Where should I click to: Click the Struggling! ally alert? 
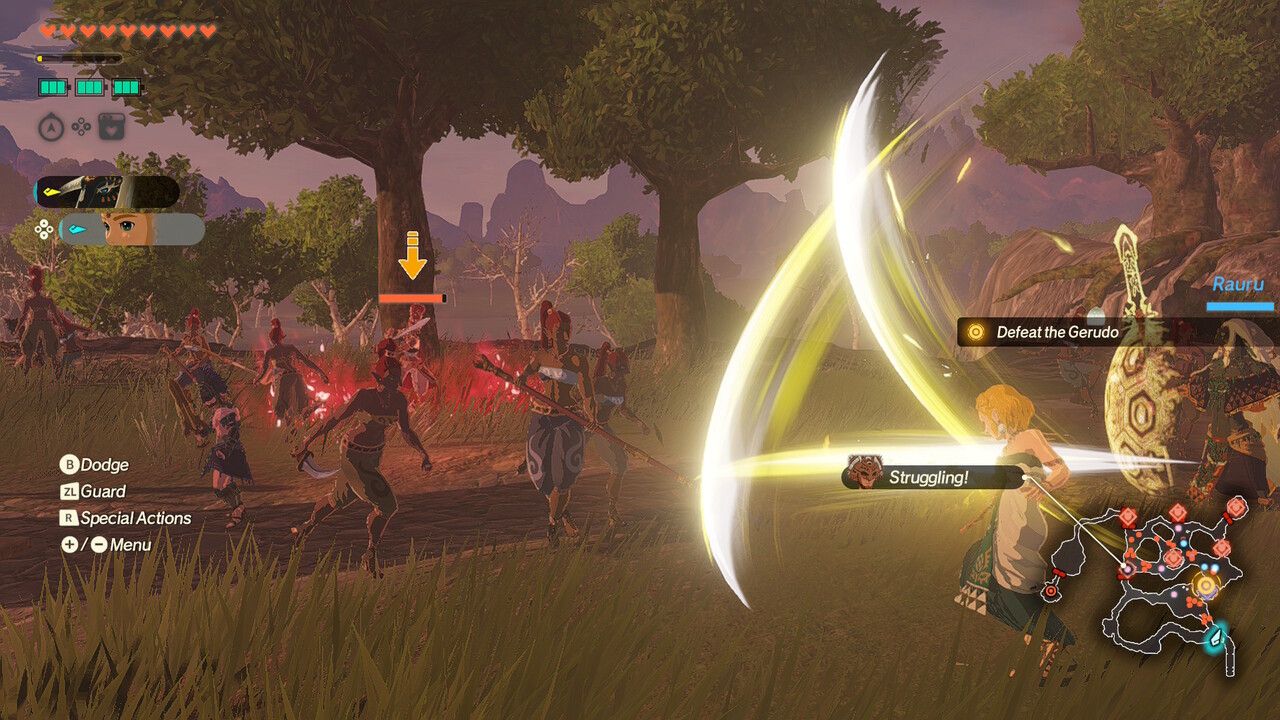(x=929, y=477)
